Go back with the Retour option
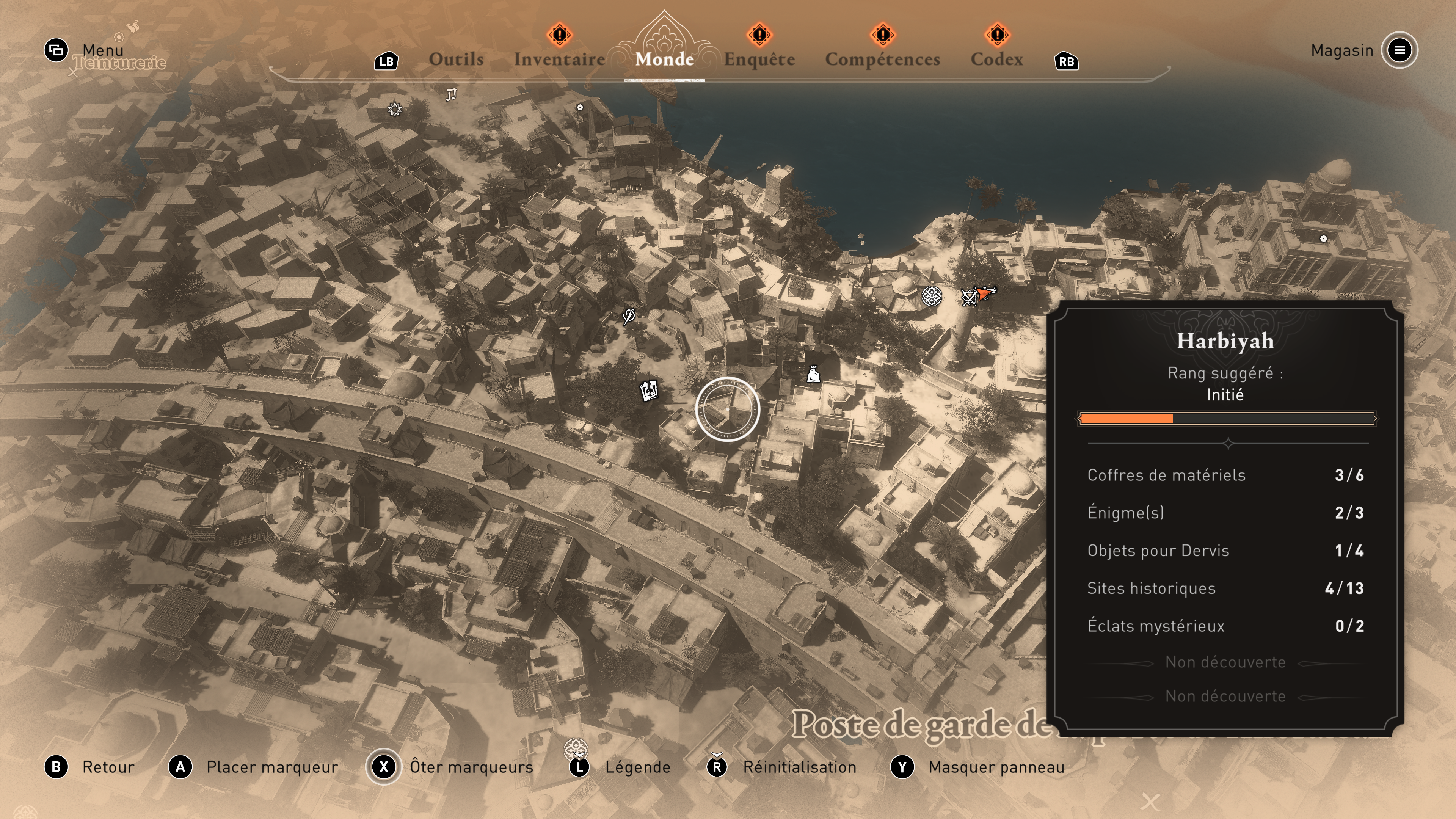 point(108,767)
